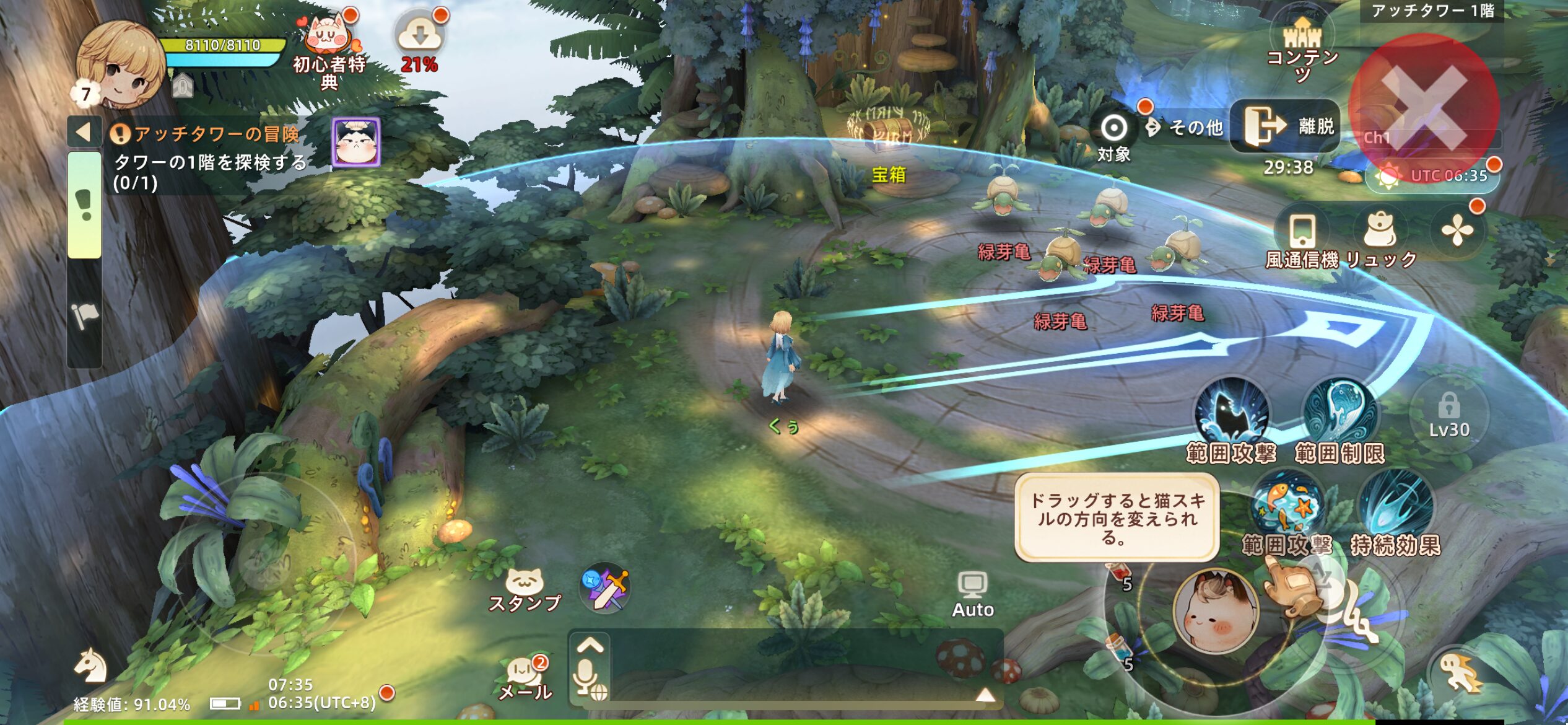Open the スタンプ stamp menu
Viewport: 1568px width, 725px height.
click(x=525, y=591)
